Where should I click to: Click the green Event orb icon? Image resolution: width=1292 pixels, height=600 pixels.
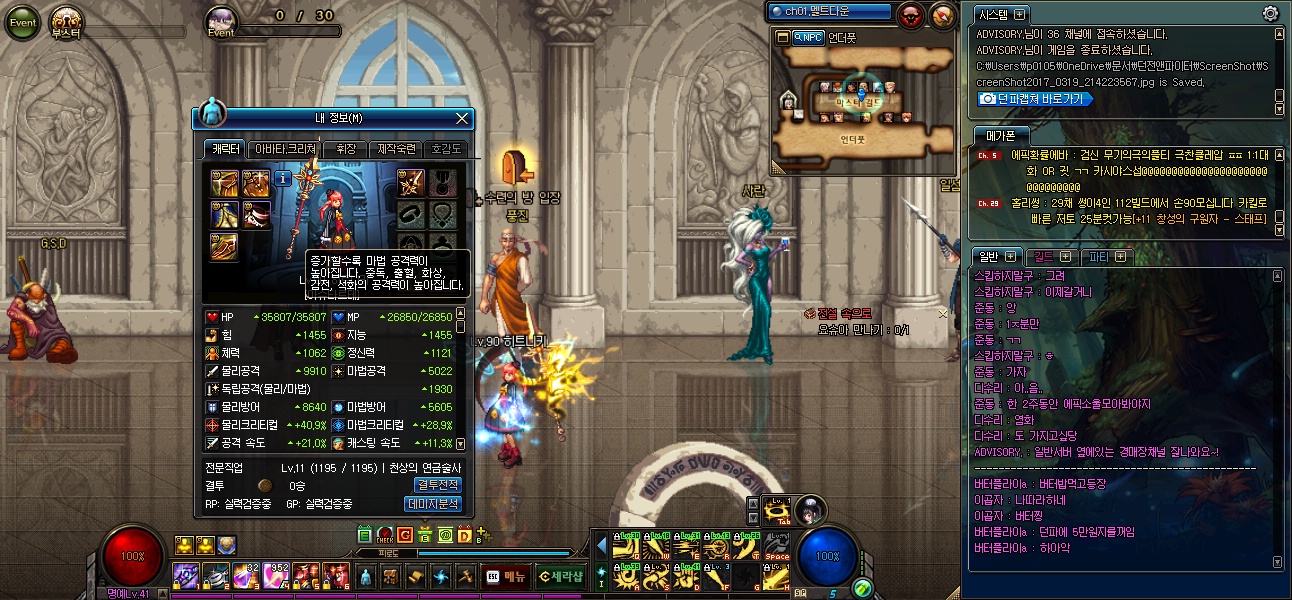[x=22, y=22]
